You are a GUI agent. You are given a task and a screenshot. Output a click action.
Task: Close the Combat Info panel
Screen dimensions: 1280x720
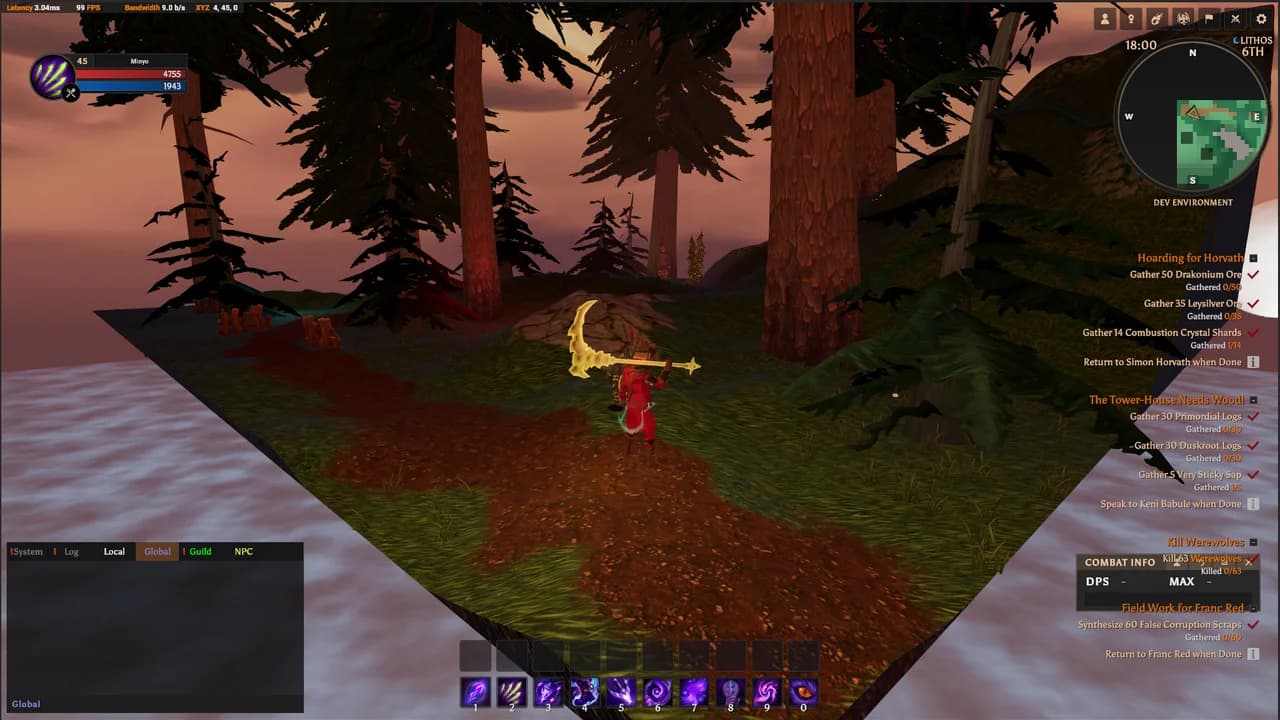click(x=1248, y=562)
